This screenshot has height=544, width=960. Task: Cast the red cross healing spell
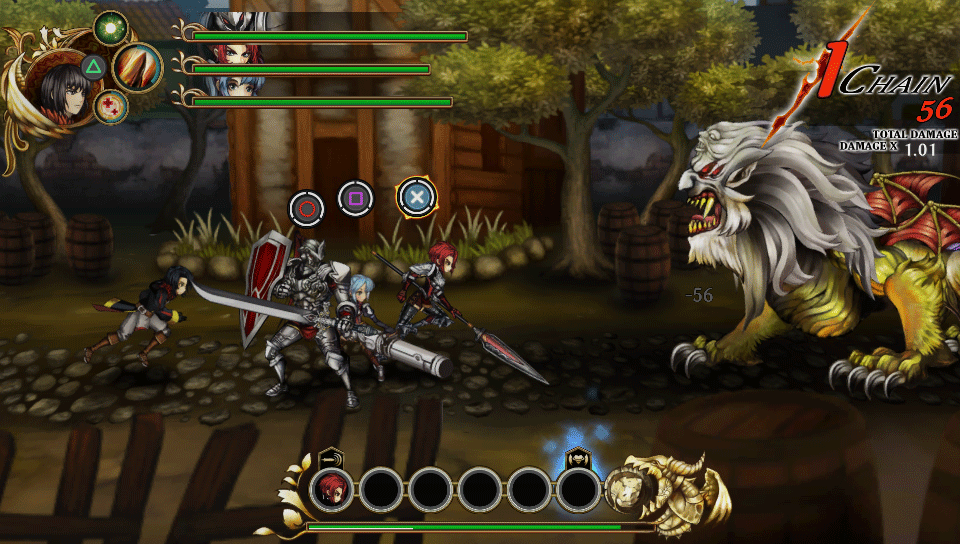109,105
